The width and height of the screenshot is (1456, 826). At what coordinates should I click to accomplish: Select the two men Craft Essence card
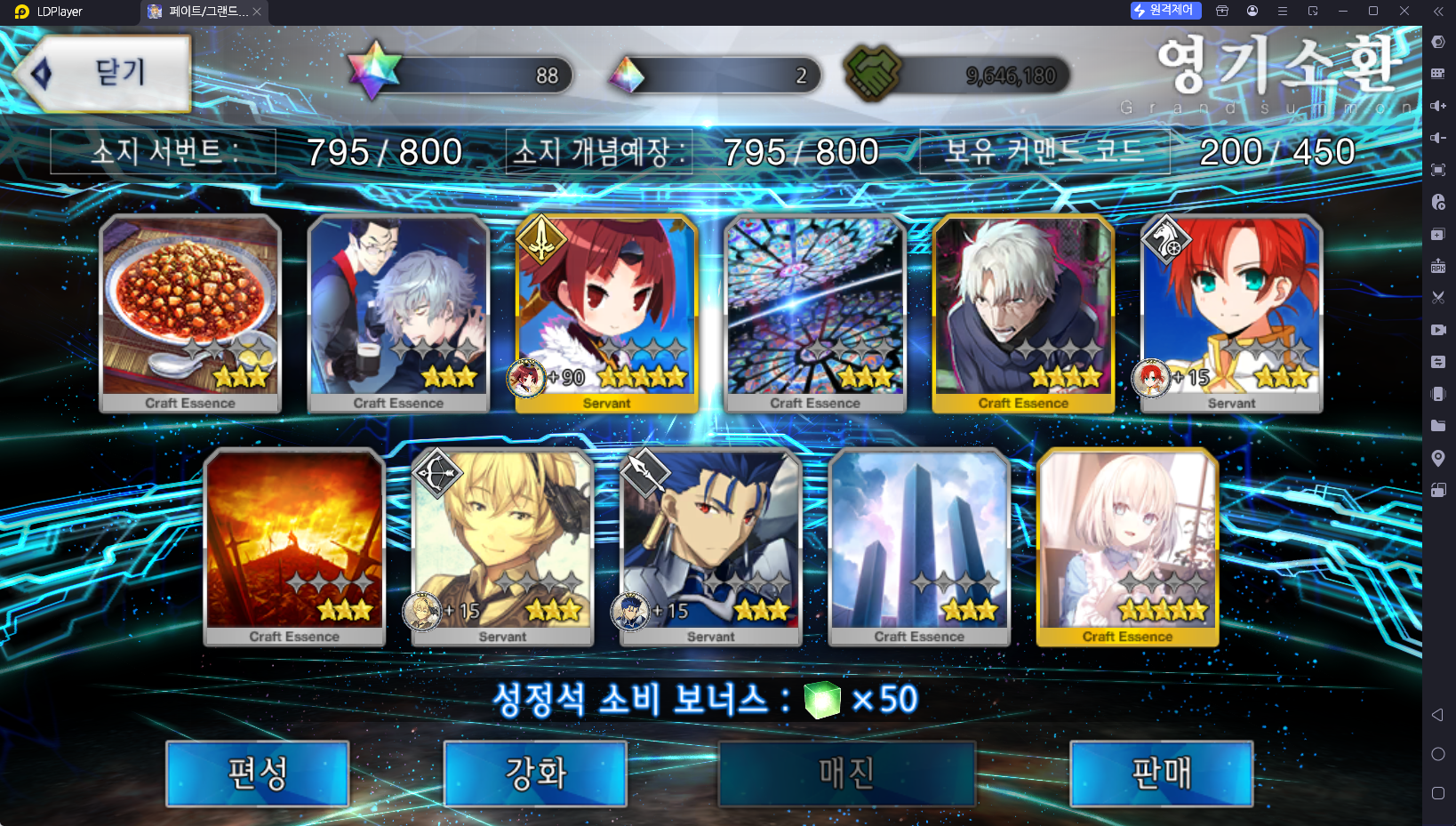click(398, 313)
